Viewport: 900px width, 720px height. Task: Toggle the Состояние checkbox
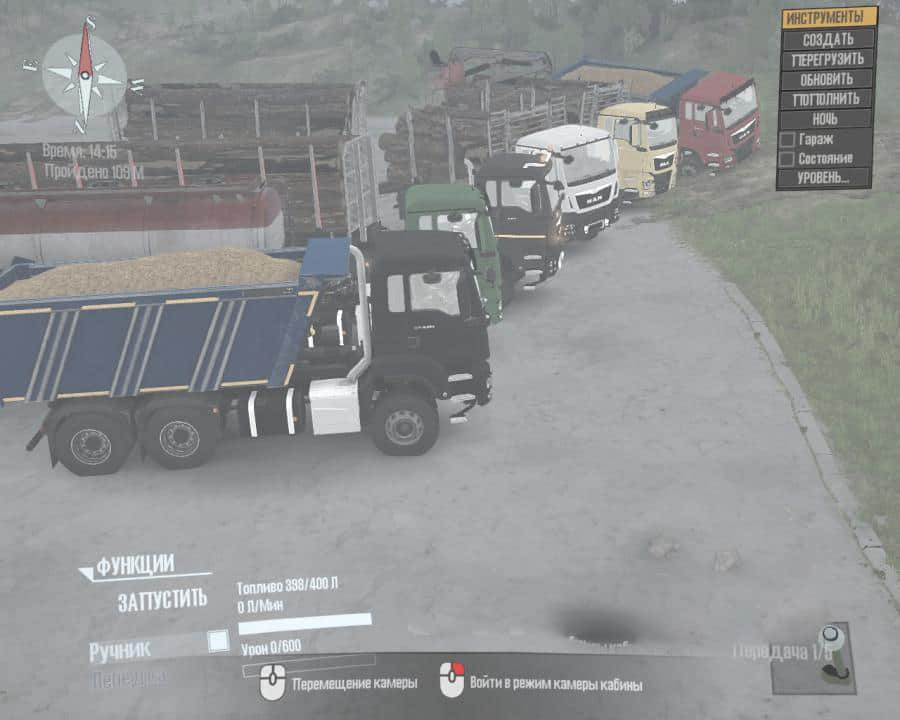click(x=787, y=158)
